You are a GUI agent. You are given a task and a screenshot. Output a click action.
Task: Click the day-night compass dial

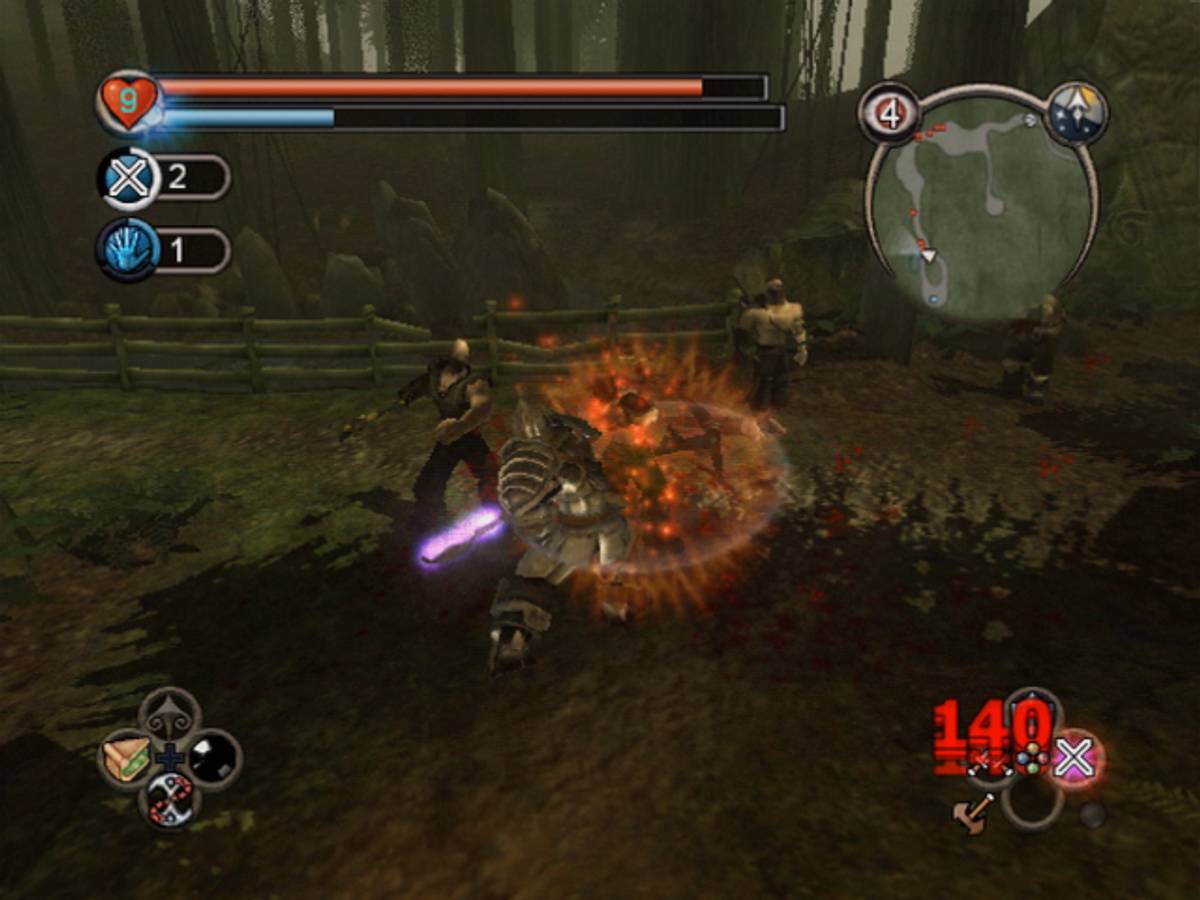click(1076, 114)
